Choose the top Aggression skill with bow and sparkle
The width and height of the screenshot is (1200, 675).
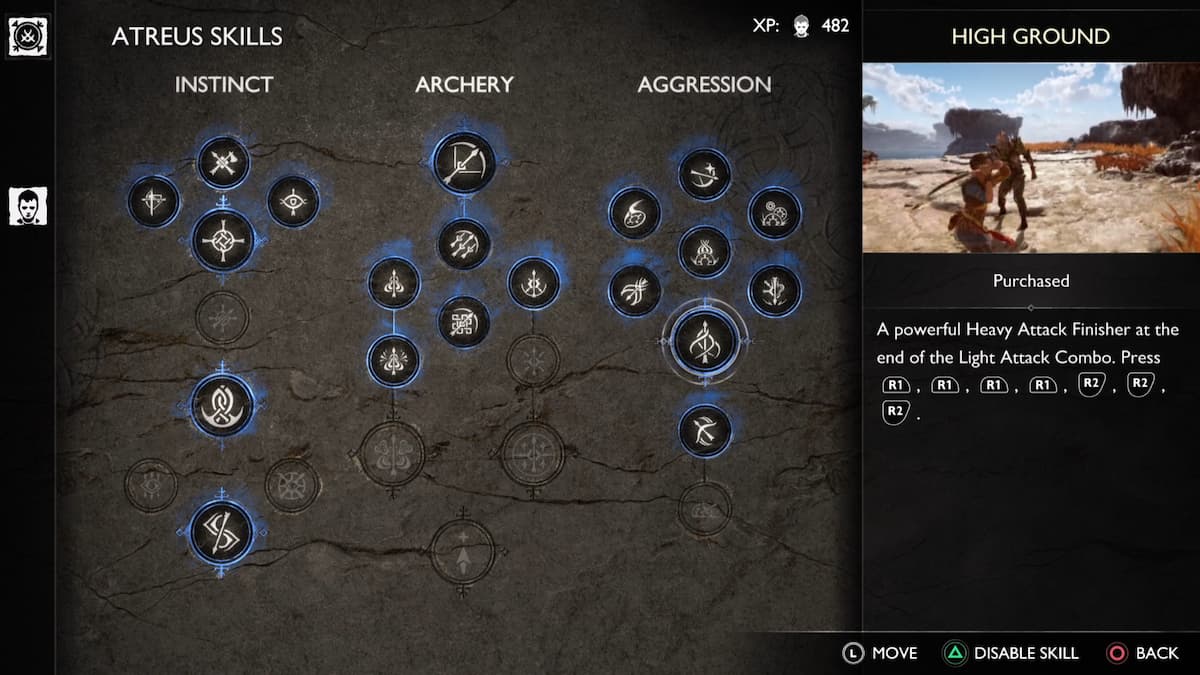(x=704, y=174)
